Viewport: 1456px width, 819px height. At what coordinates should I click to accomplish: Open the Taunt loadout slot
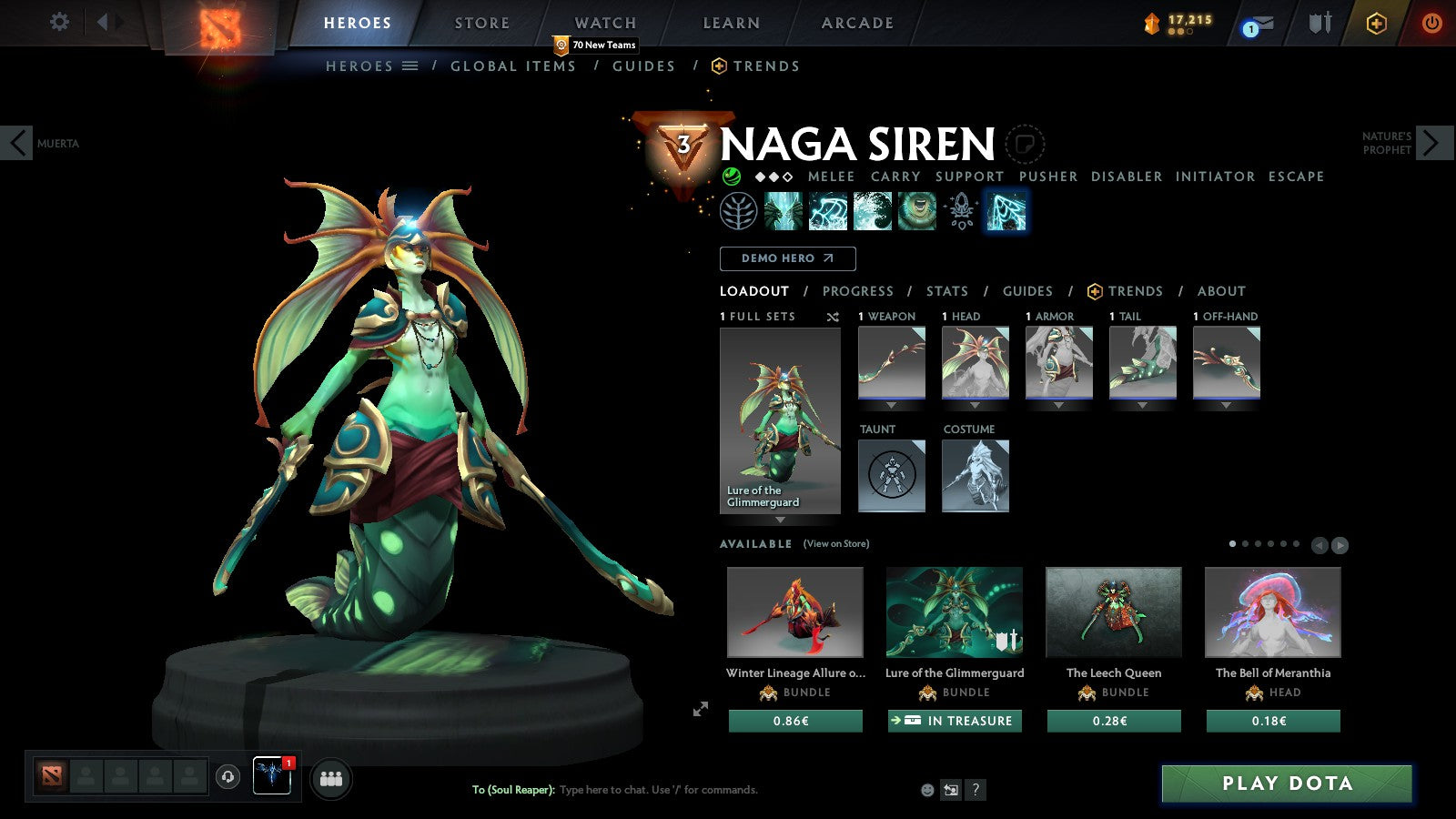[x=891, y=475]
